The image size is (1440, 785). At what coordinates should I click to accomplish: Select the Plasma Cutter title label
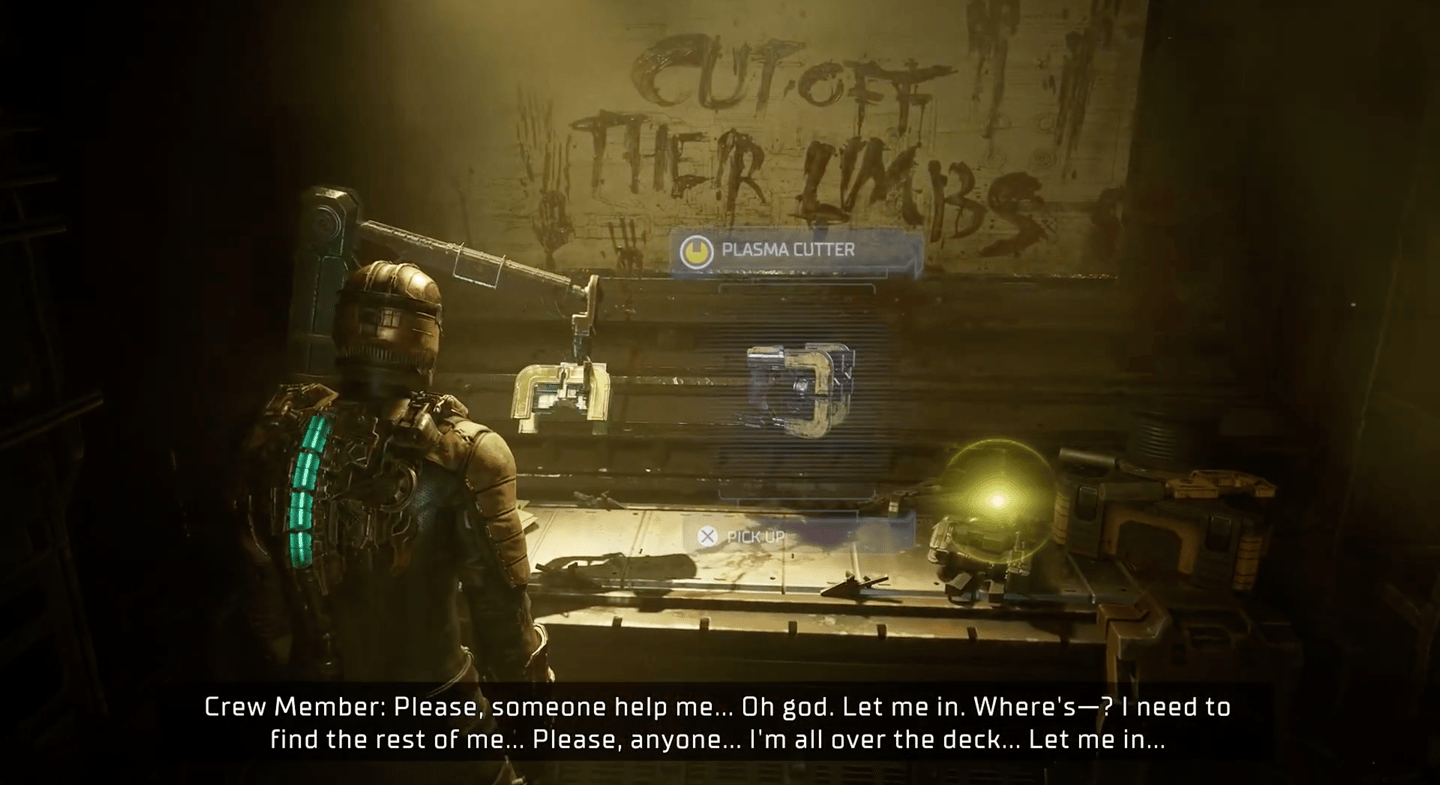(788, 250)
